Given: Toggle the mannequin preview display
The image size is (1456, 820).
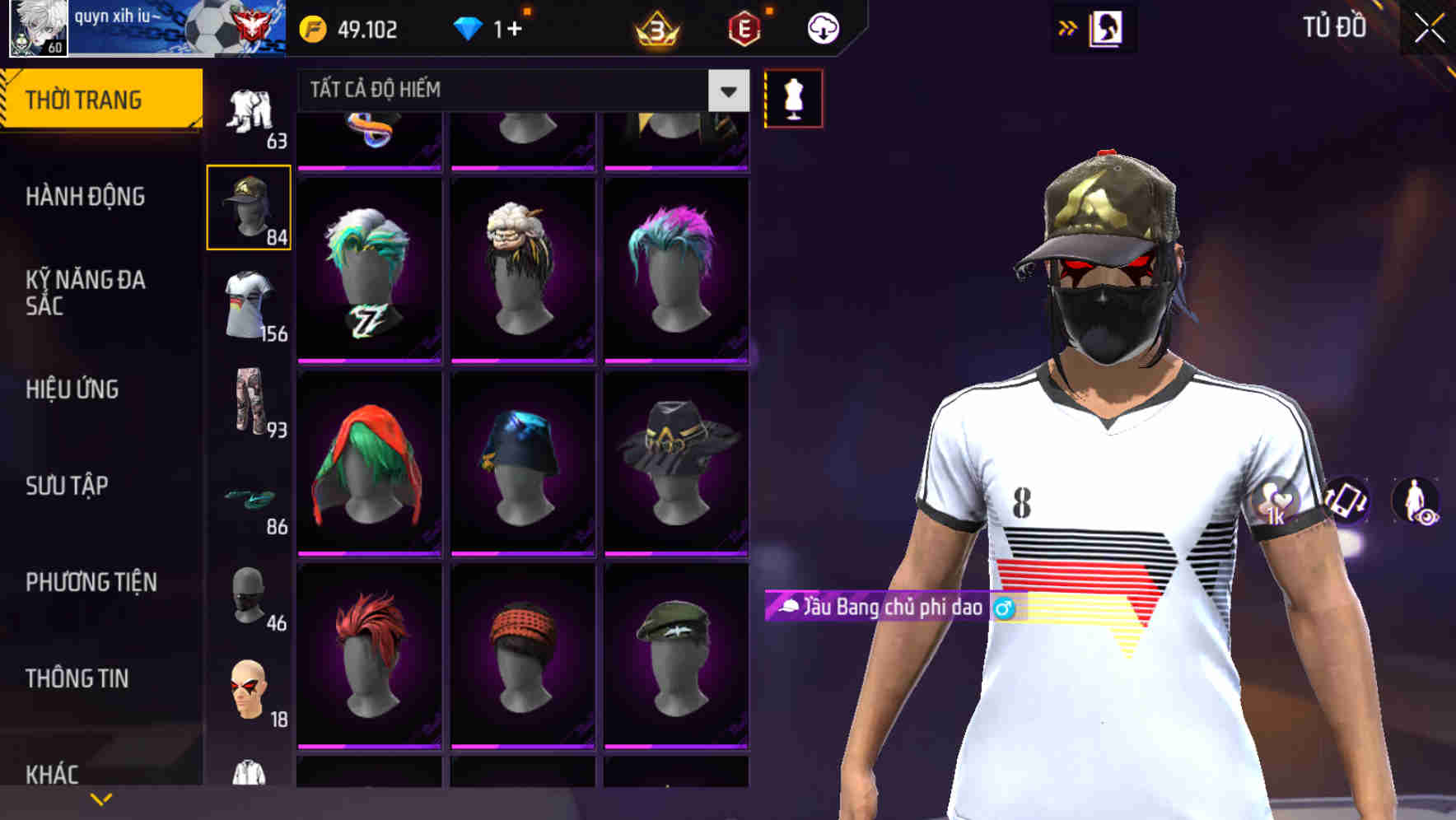Looking at the screenshot, I should (x=792, y=98).
